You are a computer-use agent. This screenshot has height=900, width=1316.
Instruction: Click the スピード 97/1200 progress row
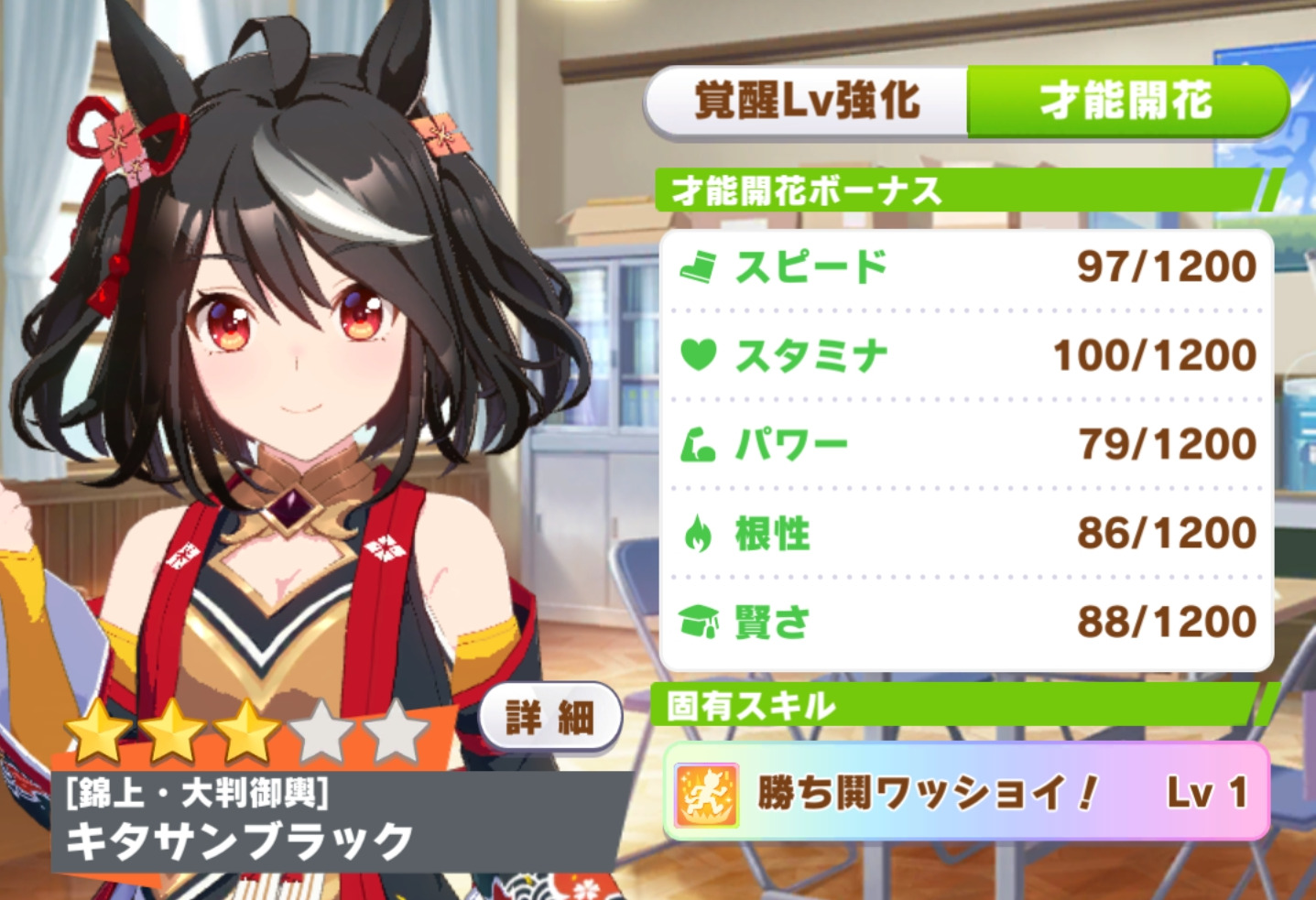point(962,266)
